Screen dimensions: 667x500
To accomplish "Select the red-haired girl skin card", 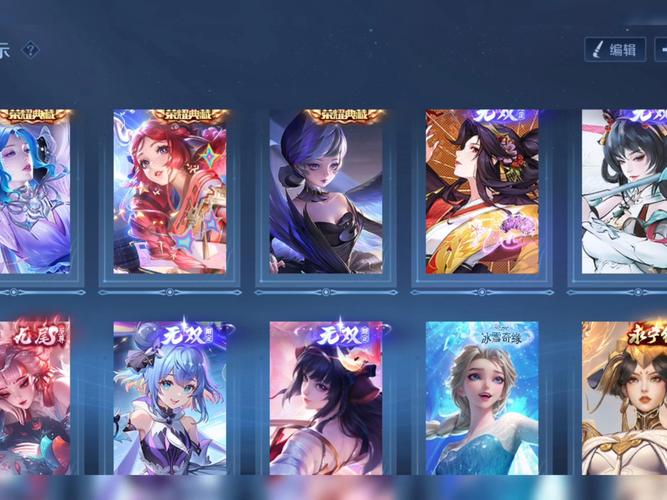I will pyautogui.click(x=170, y=192).
